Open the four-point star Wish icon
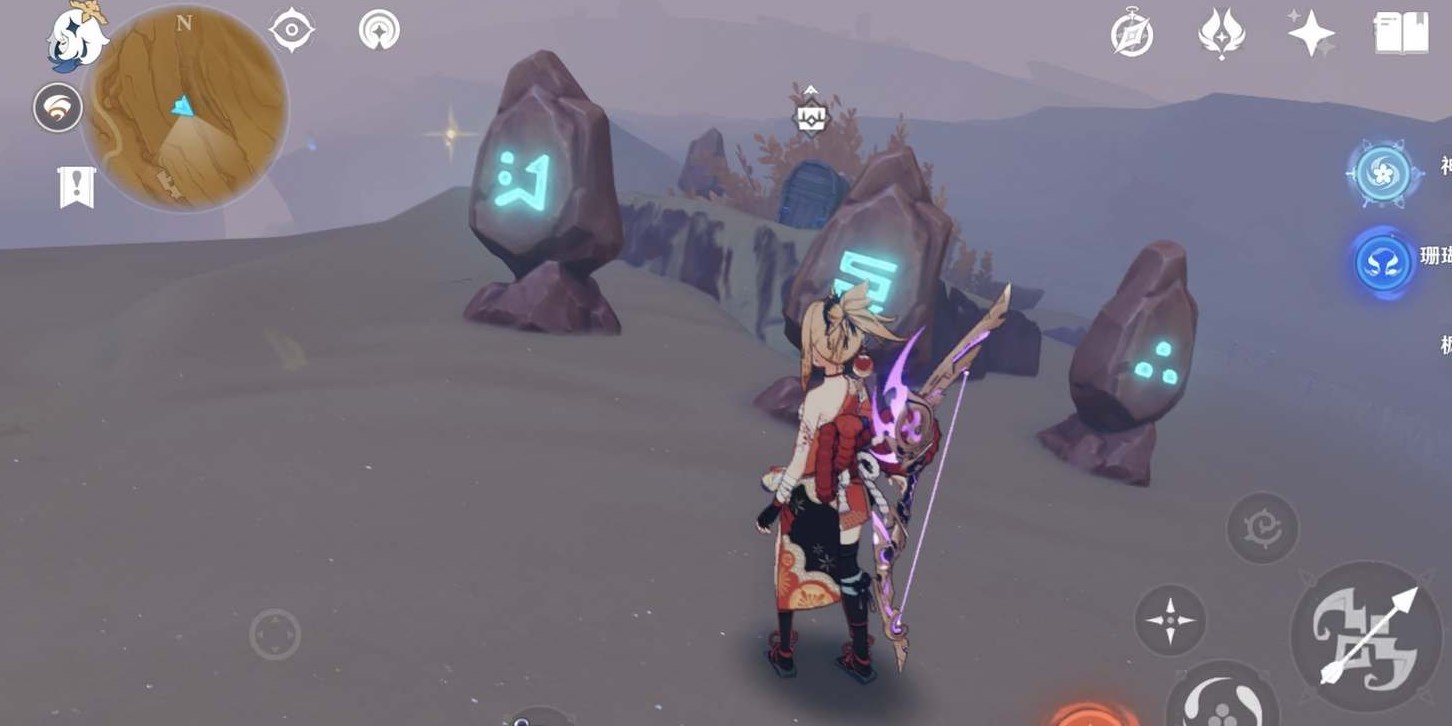Image resolution: width=1452 pixels, height=726 pixels. click(1311, 35)
